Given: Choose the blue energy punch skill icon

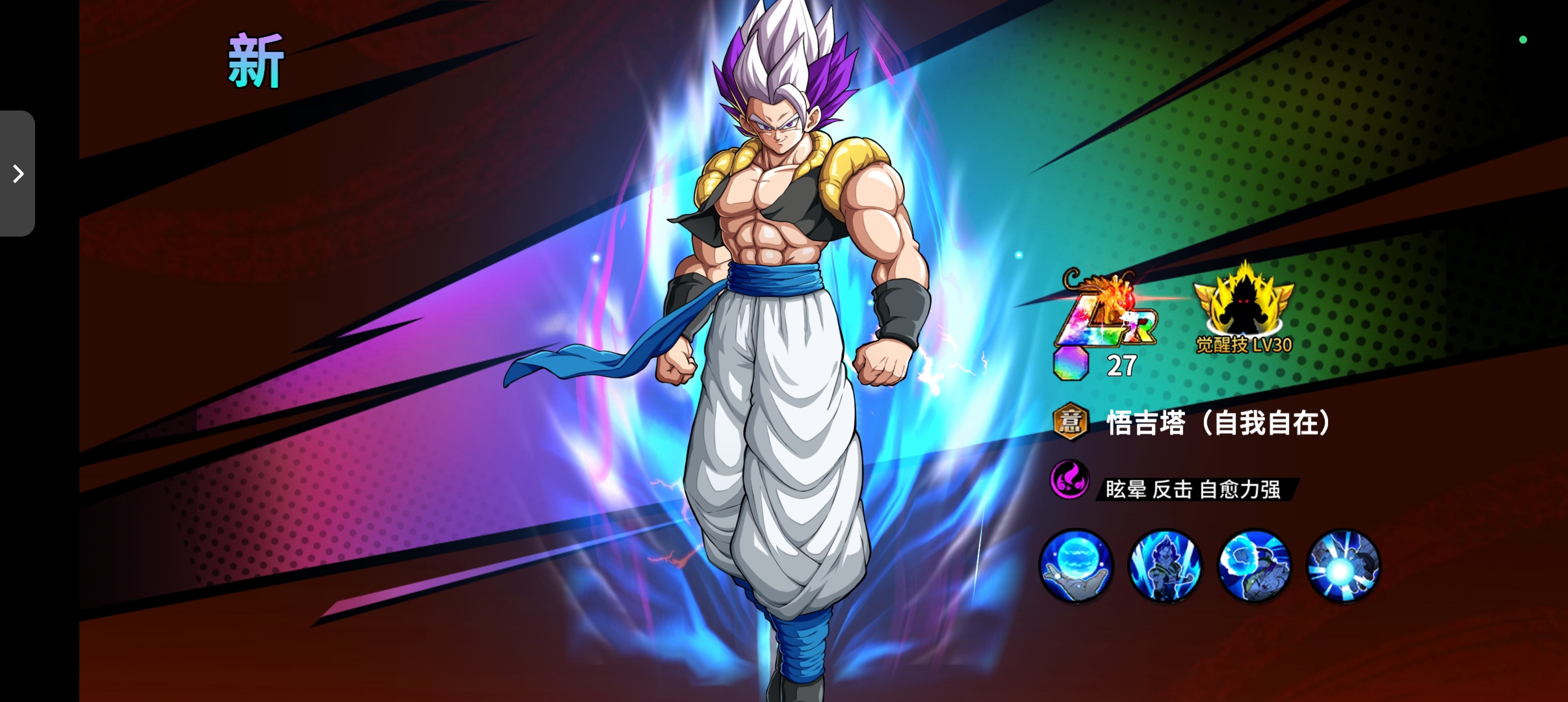Looking at the screenshot, I should [1254, 565].
